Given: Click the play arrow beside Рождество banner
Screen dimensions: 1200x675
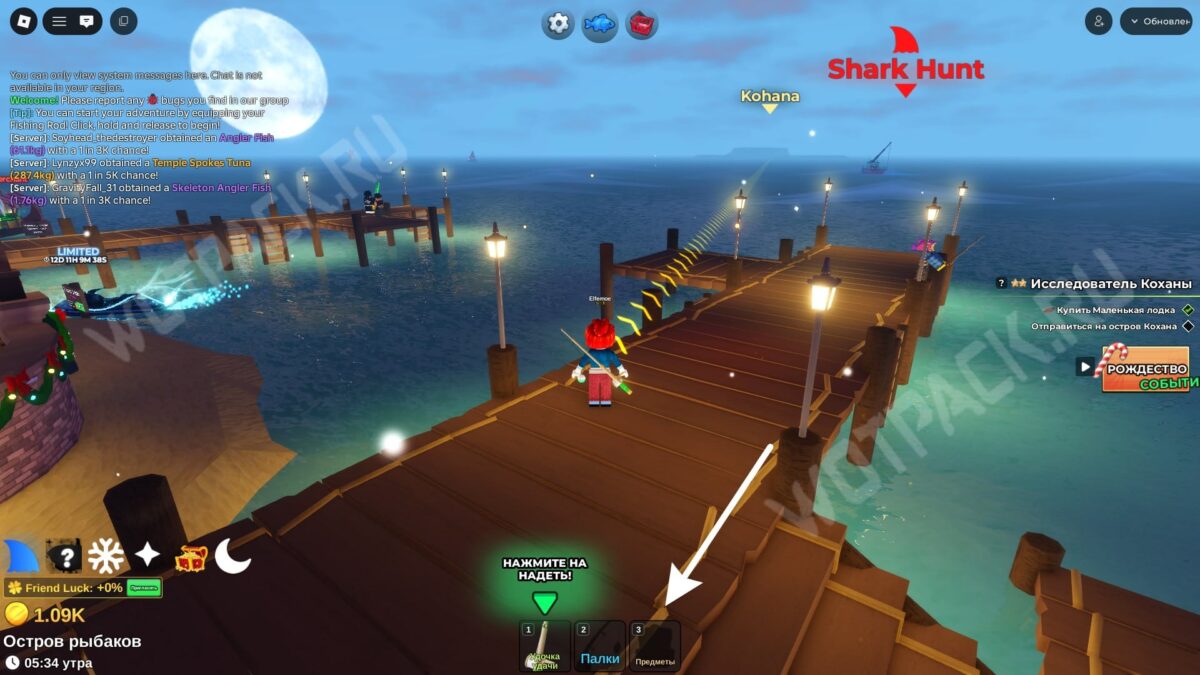Looking at the screenshot, I should (1084, 367).
